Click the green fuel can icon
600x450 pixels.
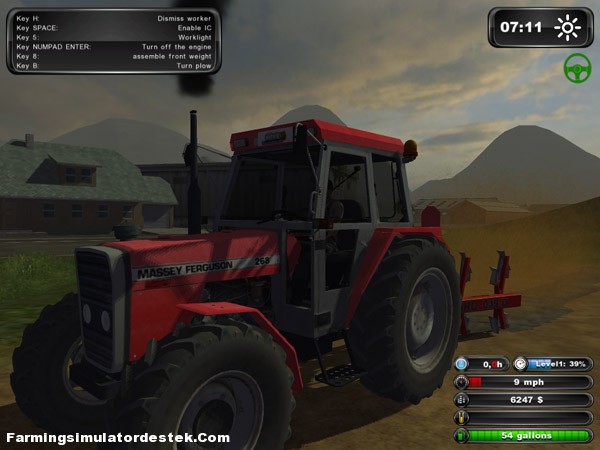[x=461, y=436]
